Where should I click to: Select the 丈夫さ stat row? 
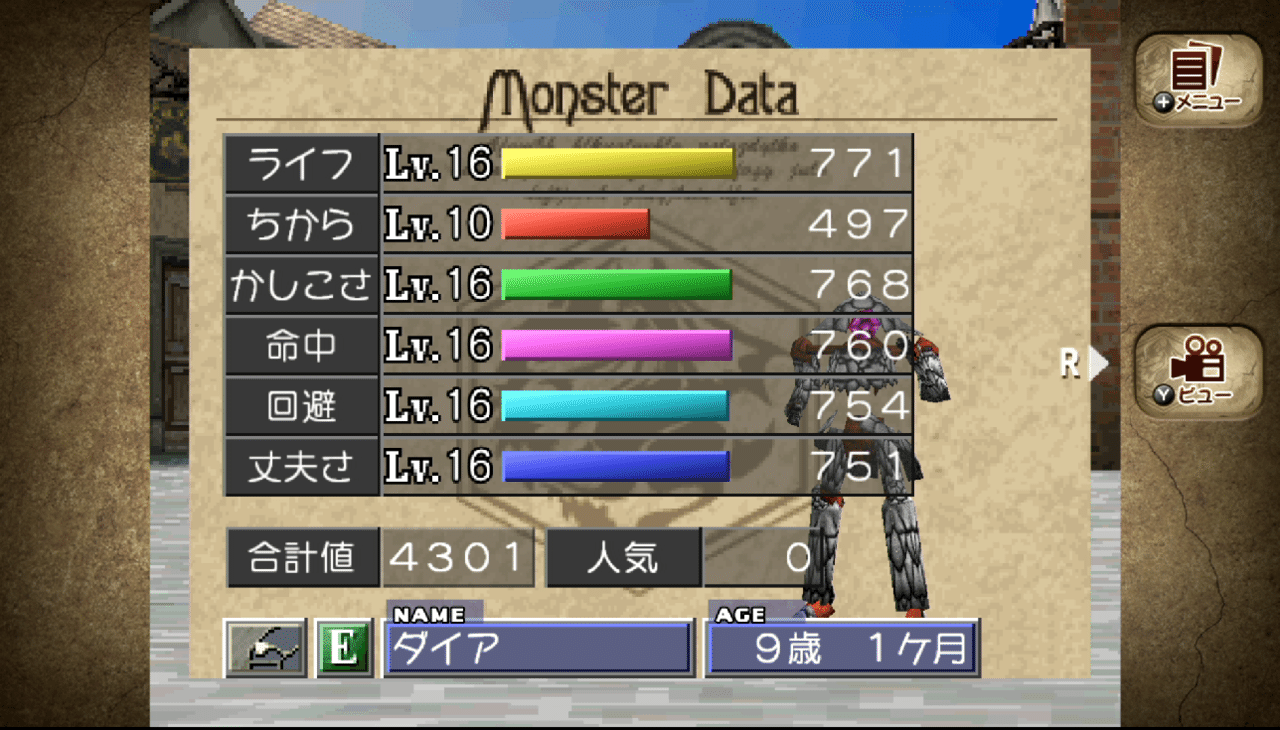302,466
